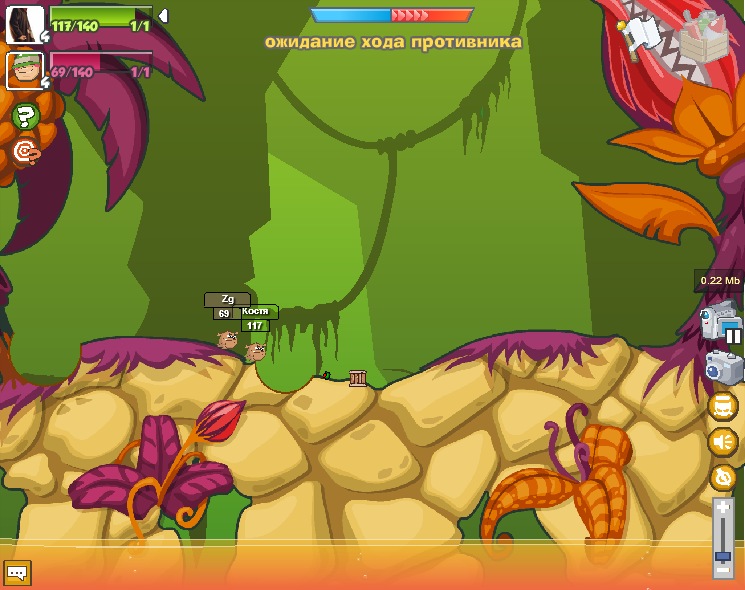Image resolution: width=745 pixels, height=590 pixels.
Task: Select the dark-haired player avatar portrait
Action: click(24, 24)
